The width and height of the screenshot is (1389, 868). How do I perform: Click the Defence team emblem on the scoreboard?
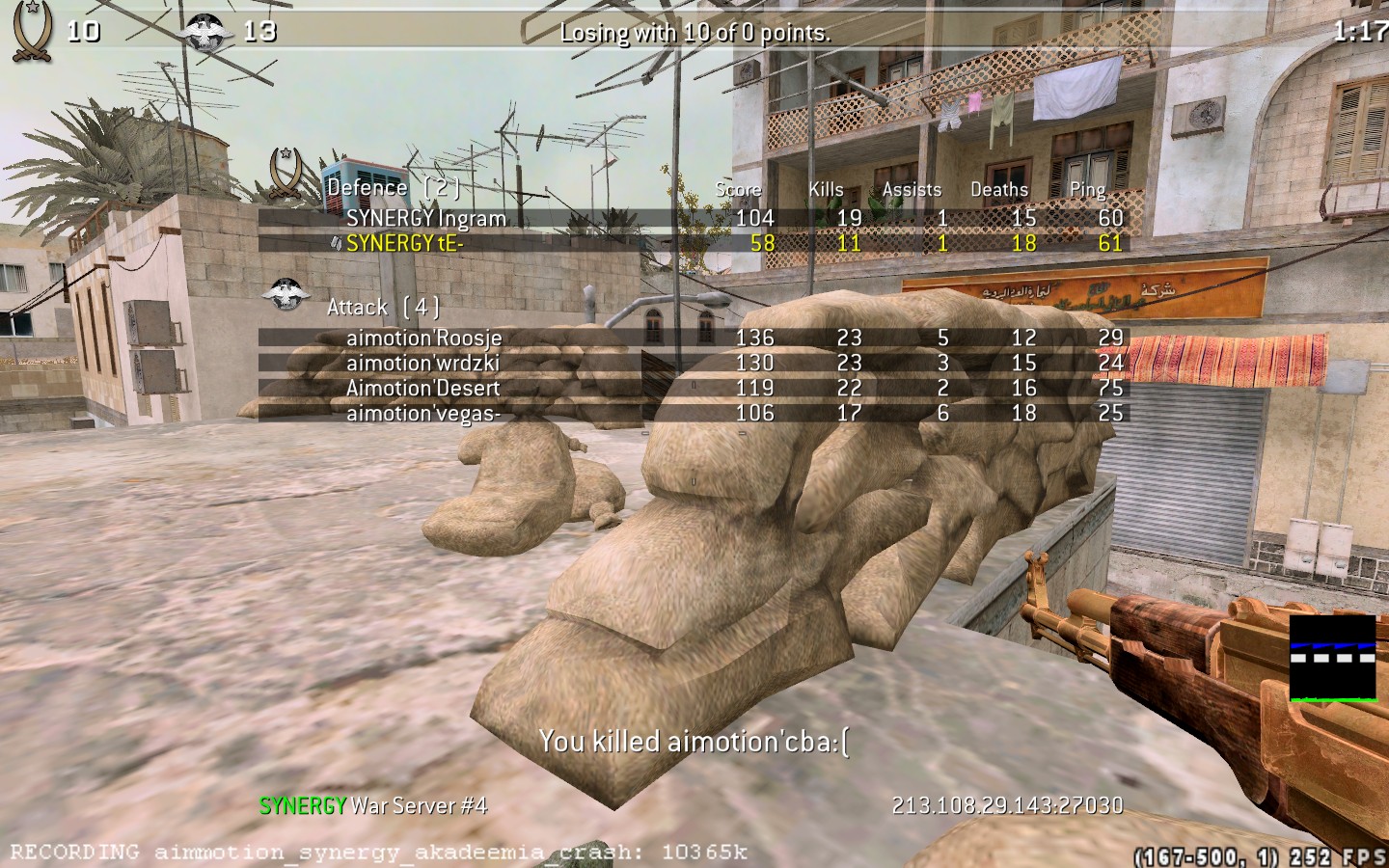pyautogui.click(x=286, y=174)
